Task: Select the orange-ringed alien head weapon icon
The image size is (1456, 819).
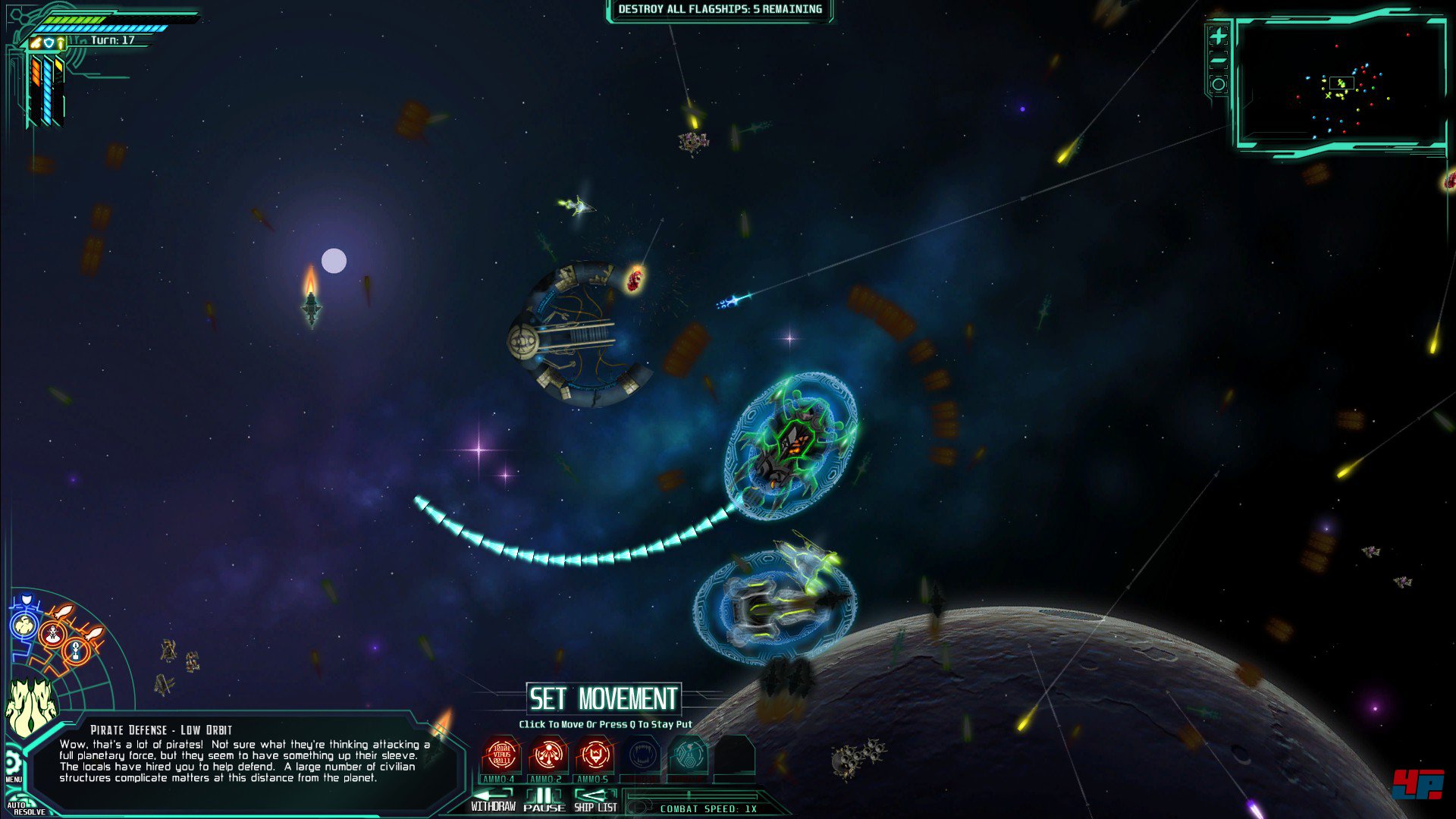Action: tap(52, 634)
